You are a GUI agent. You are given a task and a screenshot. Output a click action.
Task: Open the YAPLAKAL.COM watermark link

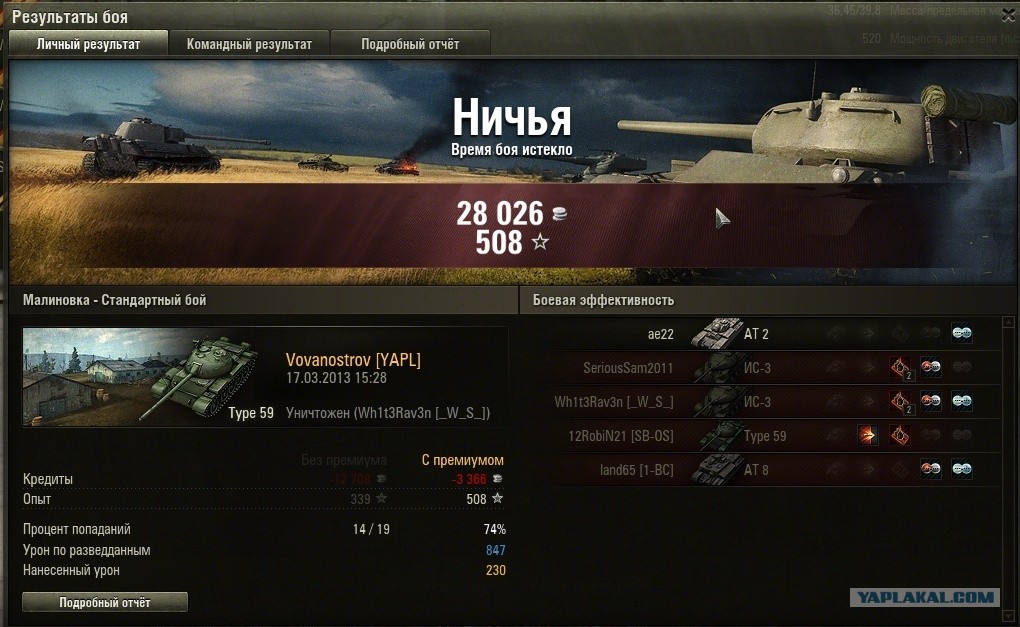point(923,598)
